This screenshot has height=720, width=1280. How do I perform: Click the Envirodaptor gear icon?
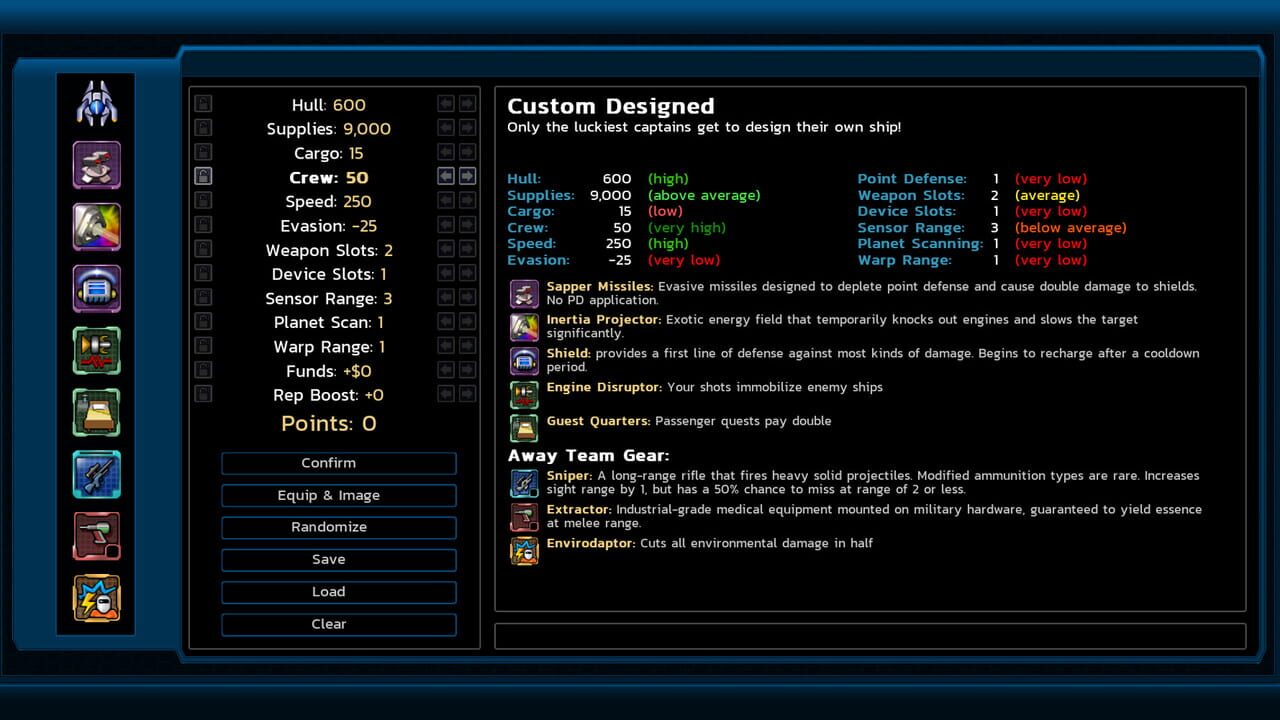(524, 550)
